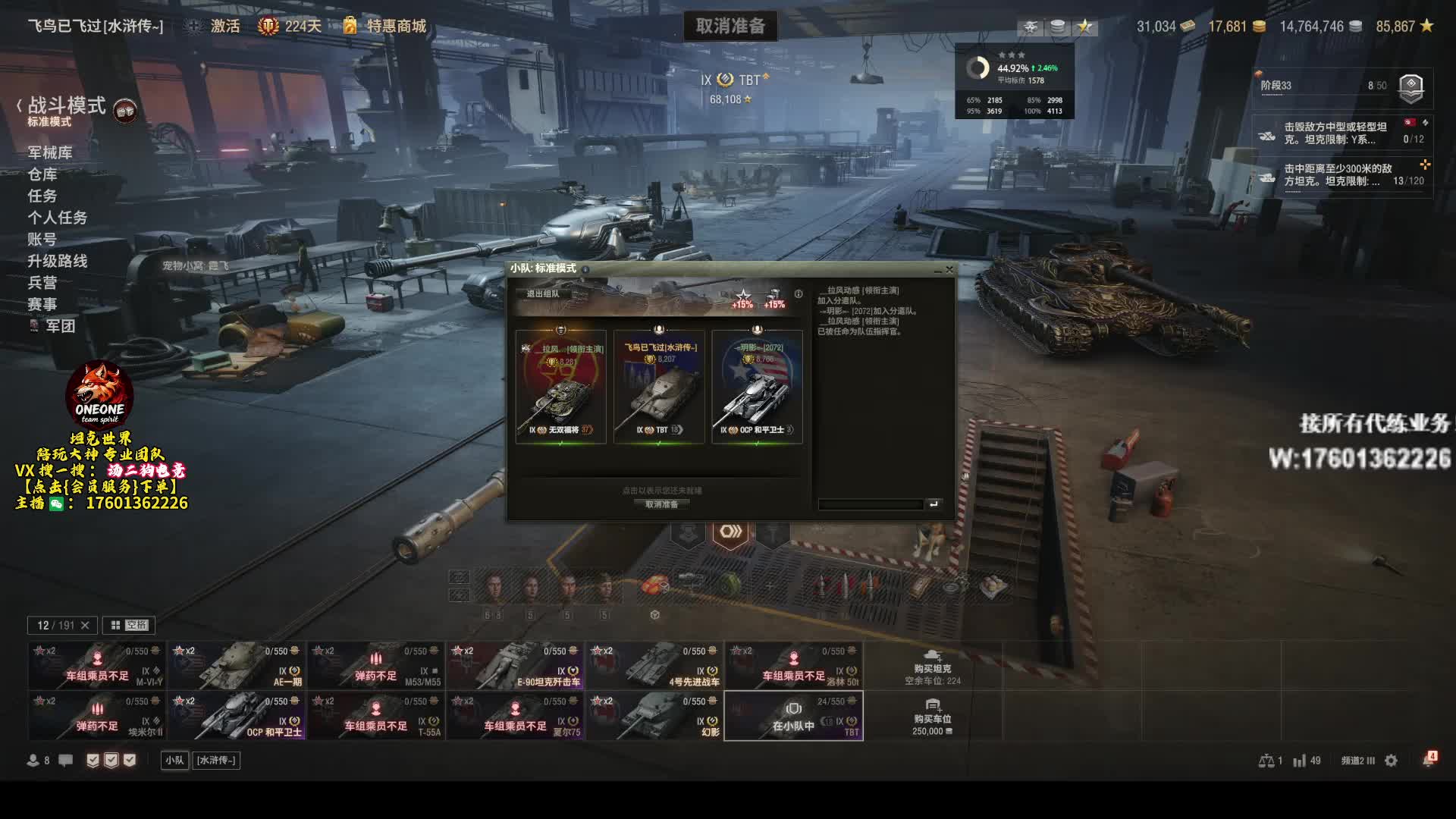Open 军械库 from the side menu
The height and width of the screenshot is (819, 1456).
(x=50, y=152)
